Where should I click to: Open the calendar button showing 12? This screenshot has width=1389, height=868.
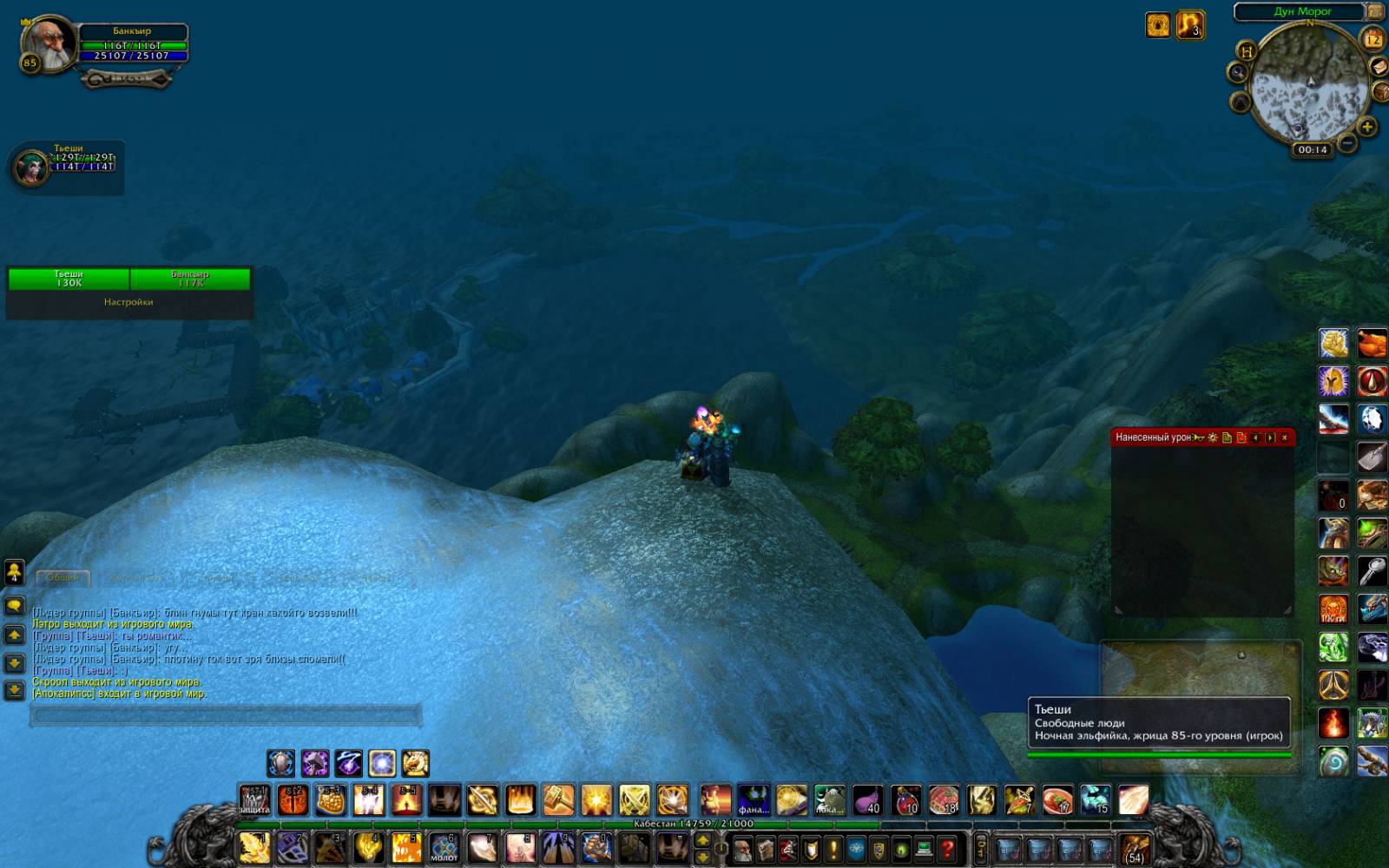click(1373, 40)
